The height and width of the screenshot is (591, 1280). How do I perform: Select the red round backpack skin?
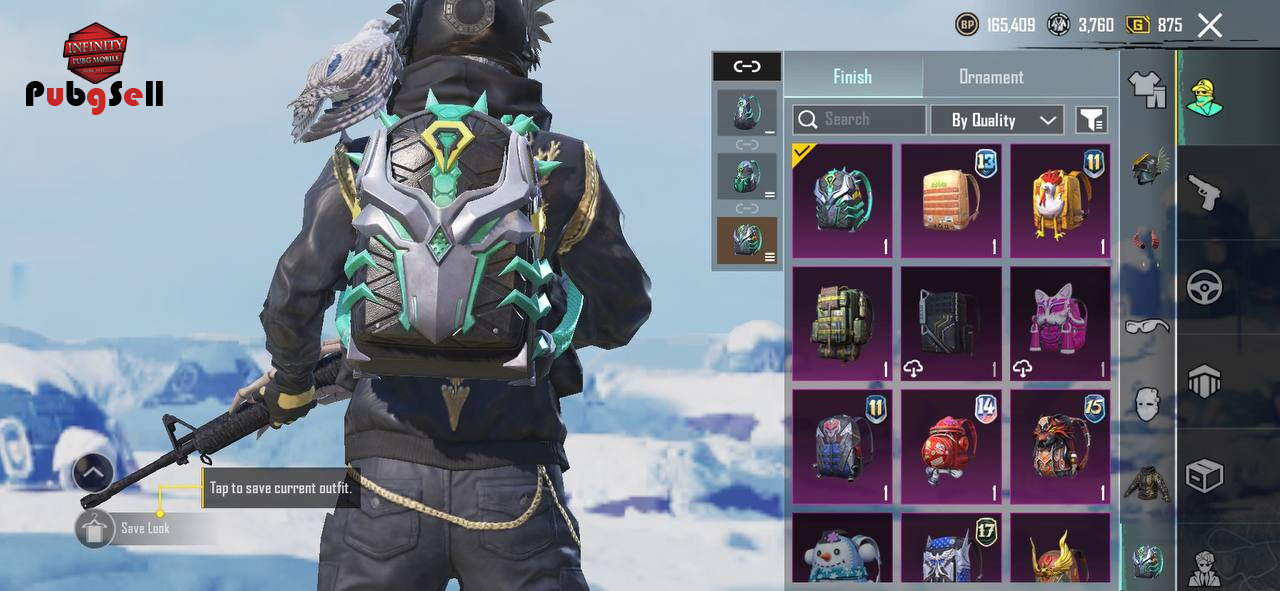951,447
